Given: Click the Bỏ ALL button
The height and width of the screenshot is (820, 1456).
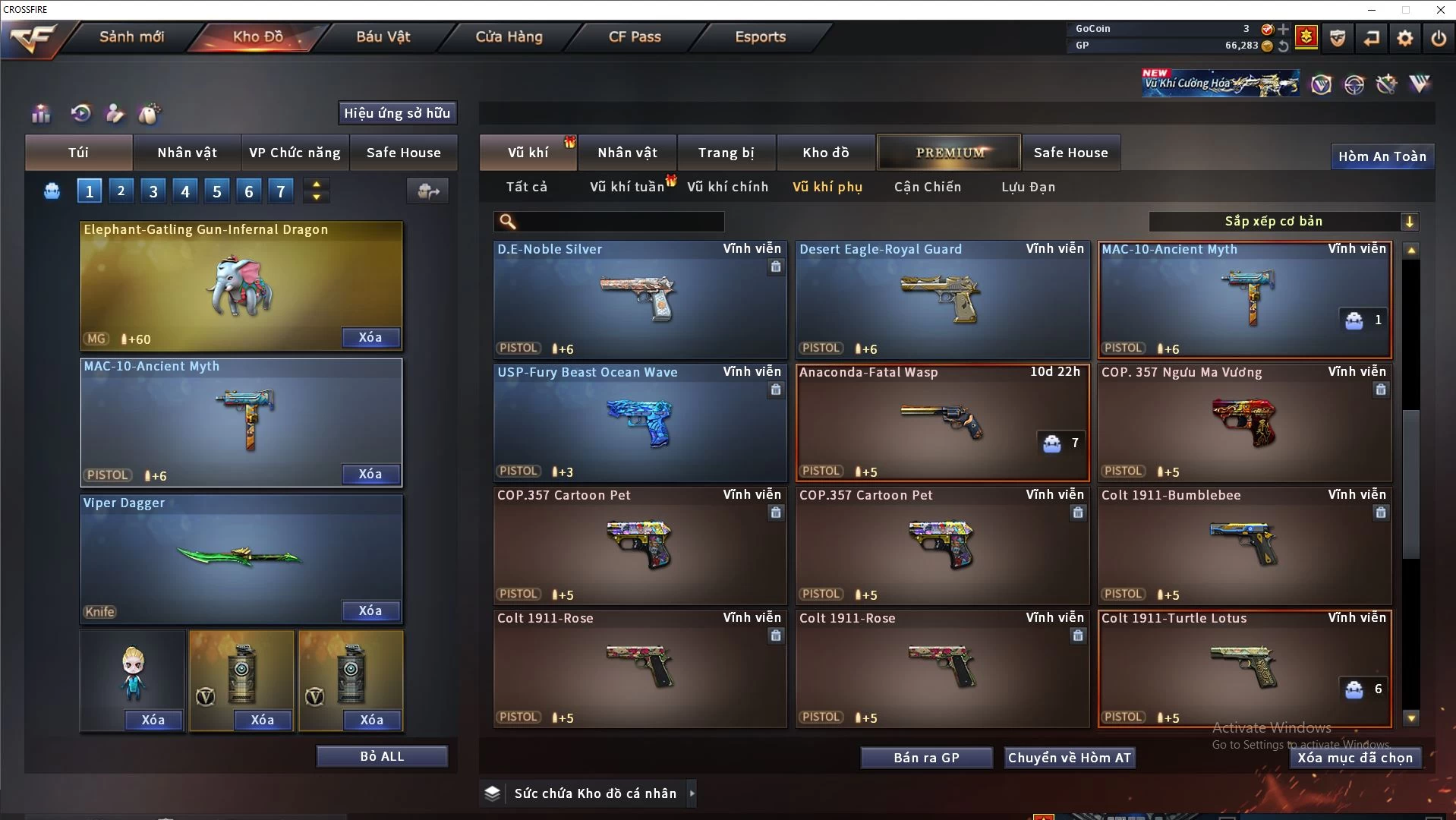Looking at the screenshot, I should (x=382, y=756).
